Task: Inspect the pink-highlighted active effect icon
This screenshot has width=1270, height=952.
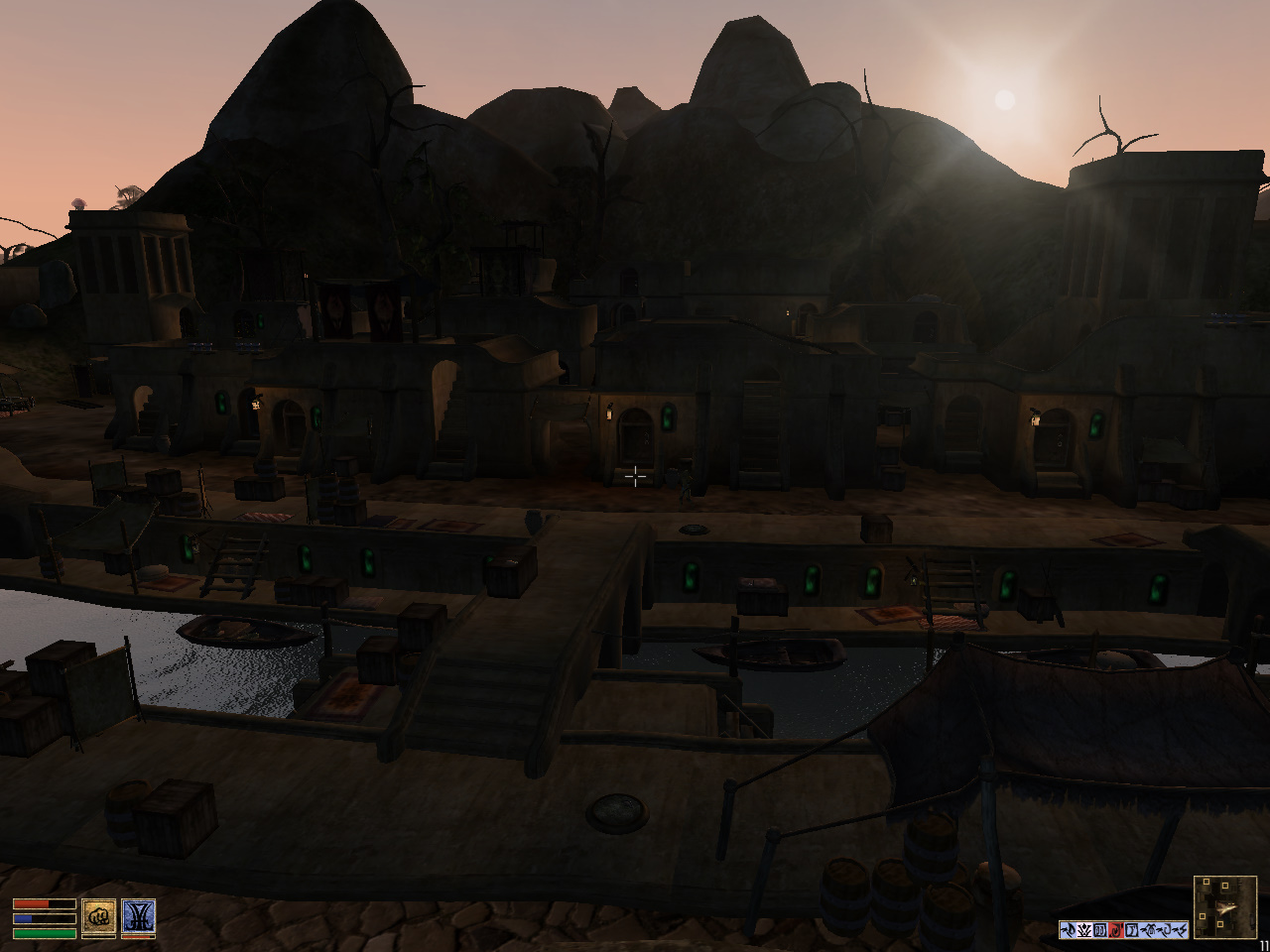Action: pos(1084,930)
